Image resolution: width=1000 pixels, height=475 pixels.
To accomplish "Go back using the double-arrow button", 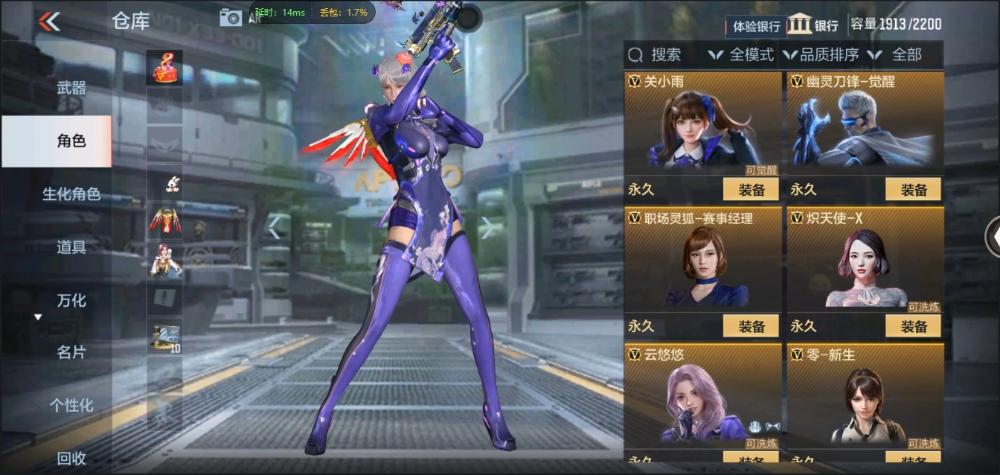I will [x=48, y=21].
